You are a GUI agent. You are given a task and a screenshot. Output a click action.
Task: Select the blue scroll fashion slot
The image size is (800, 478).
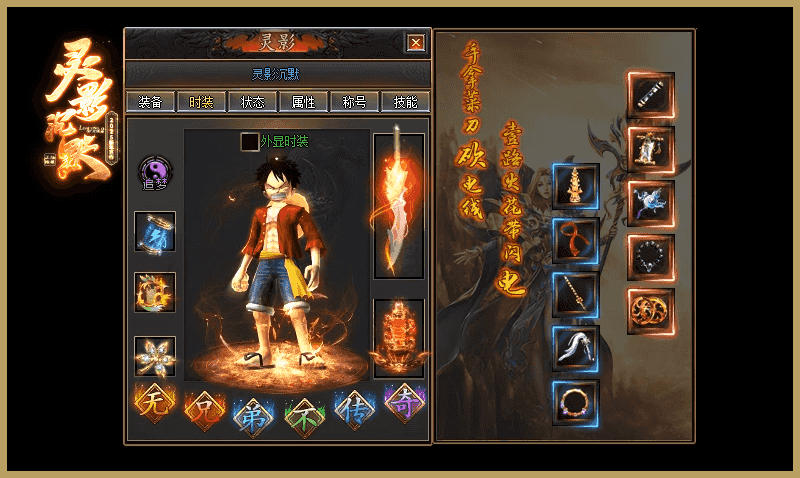[x=155, y=231]
